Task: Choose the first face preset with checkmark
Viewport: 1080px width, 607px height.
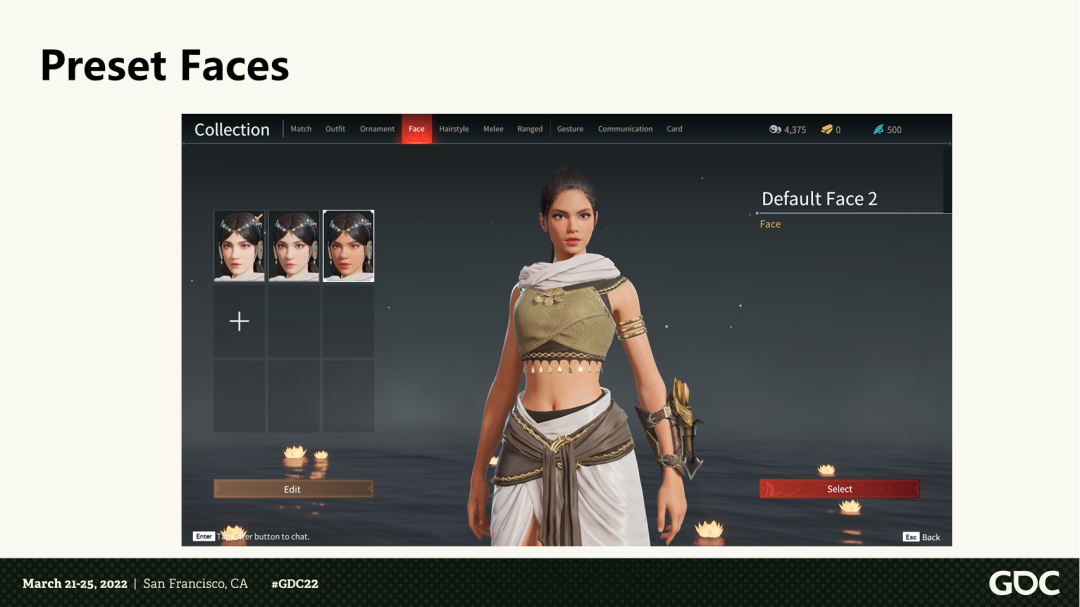Action: [239, 246]
